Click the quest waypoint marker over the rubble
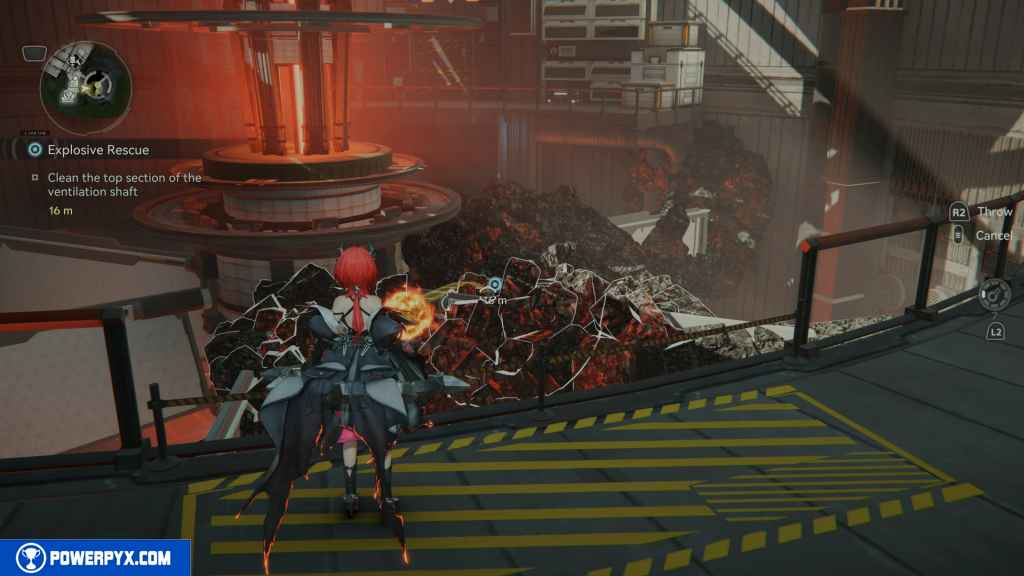 click(x=494, y=285)
